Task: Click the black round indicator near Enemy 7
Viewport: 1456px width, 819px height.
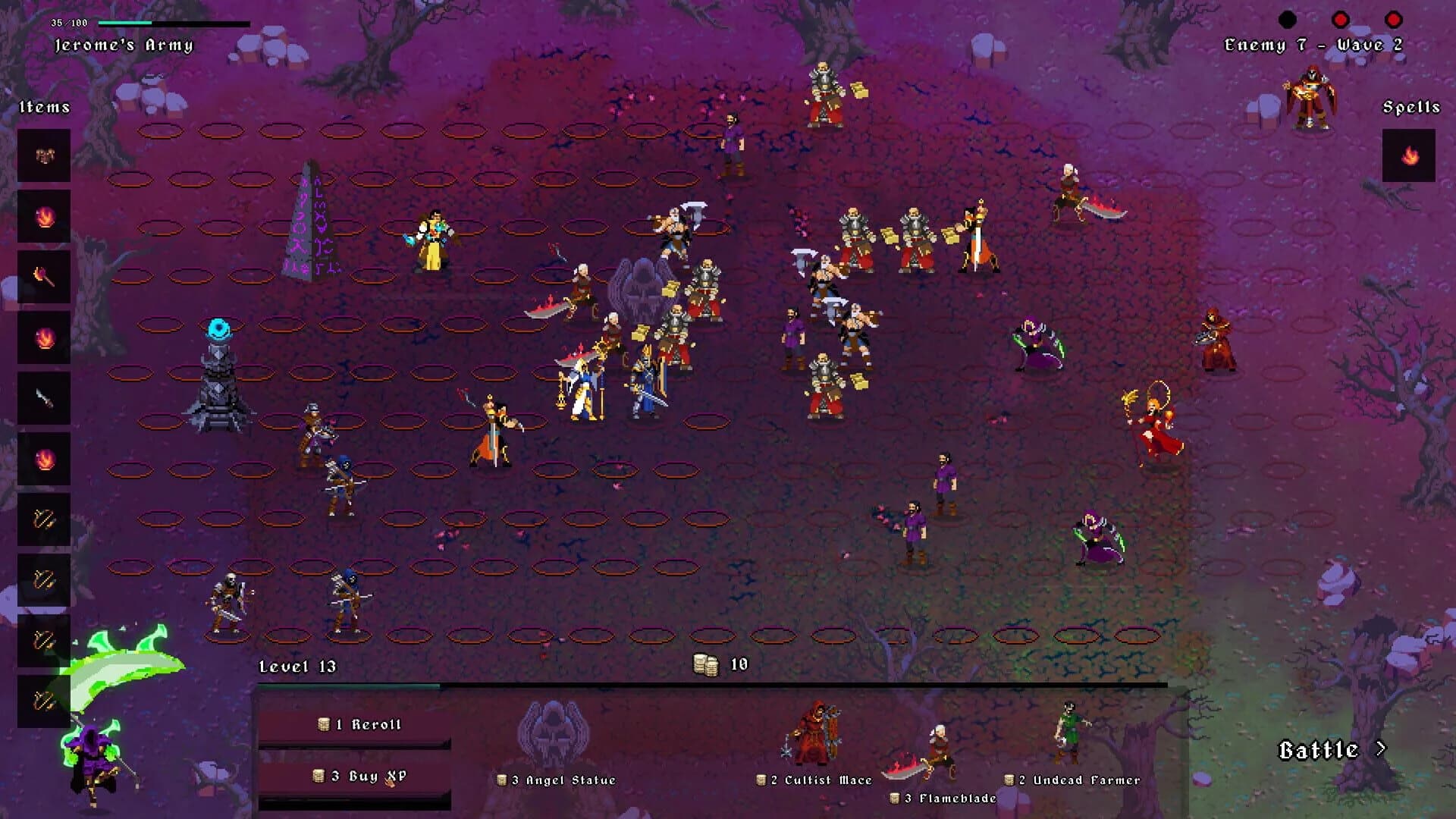Action: tap(1288, 17)
